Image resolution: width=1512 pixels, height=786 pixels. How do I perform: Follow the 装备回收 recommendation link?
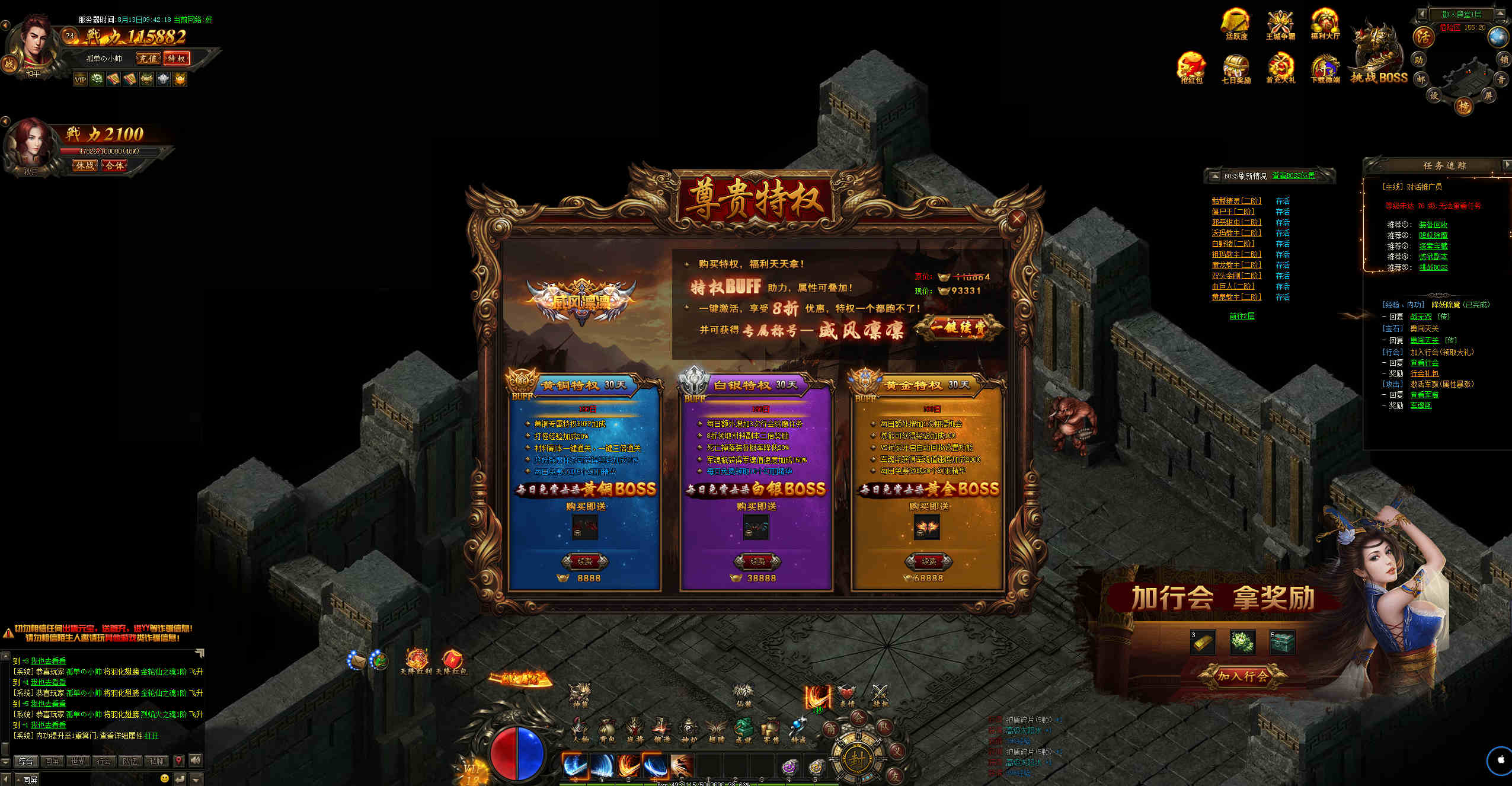click(x=1433, y=225)
